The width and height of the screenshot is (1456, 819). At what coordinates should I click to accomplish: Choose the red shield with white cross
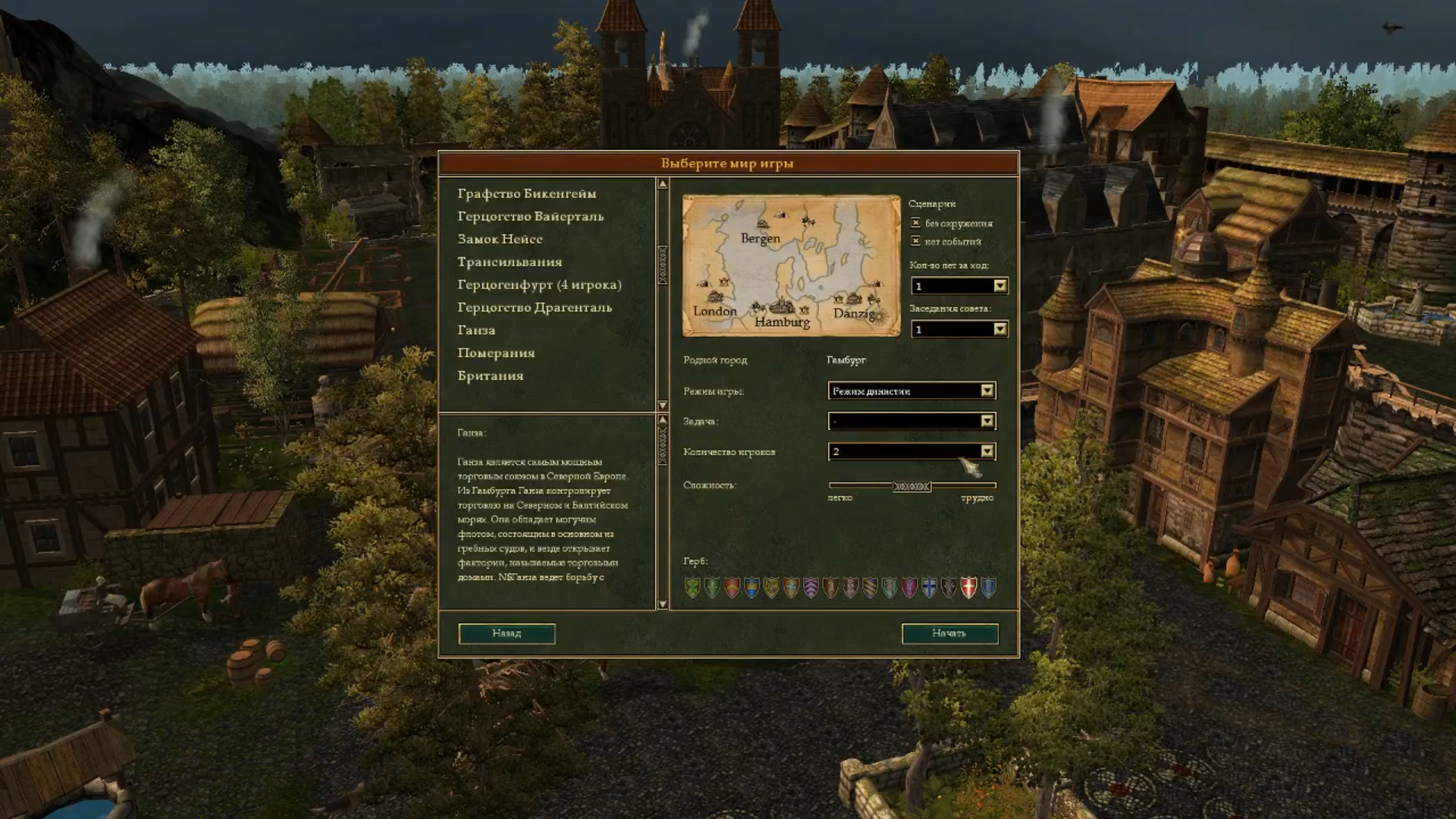[968, 588]
